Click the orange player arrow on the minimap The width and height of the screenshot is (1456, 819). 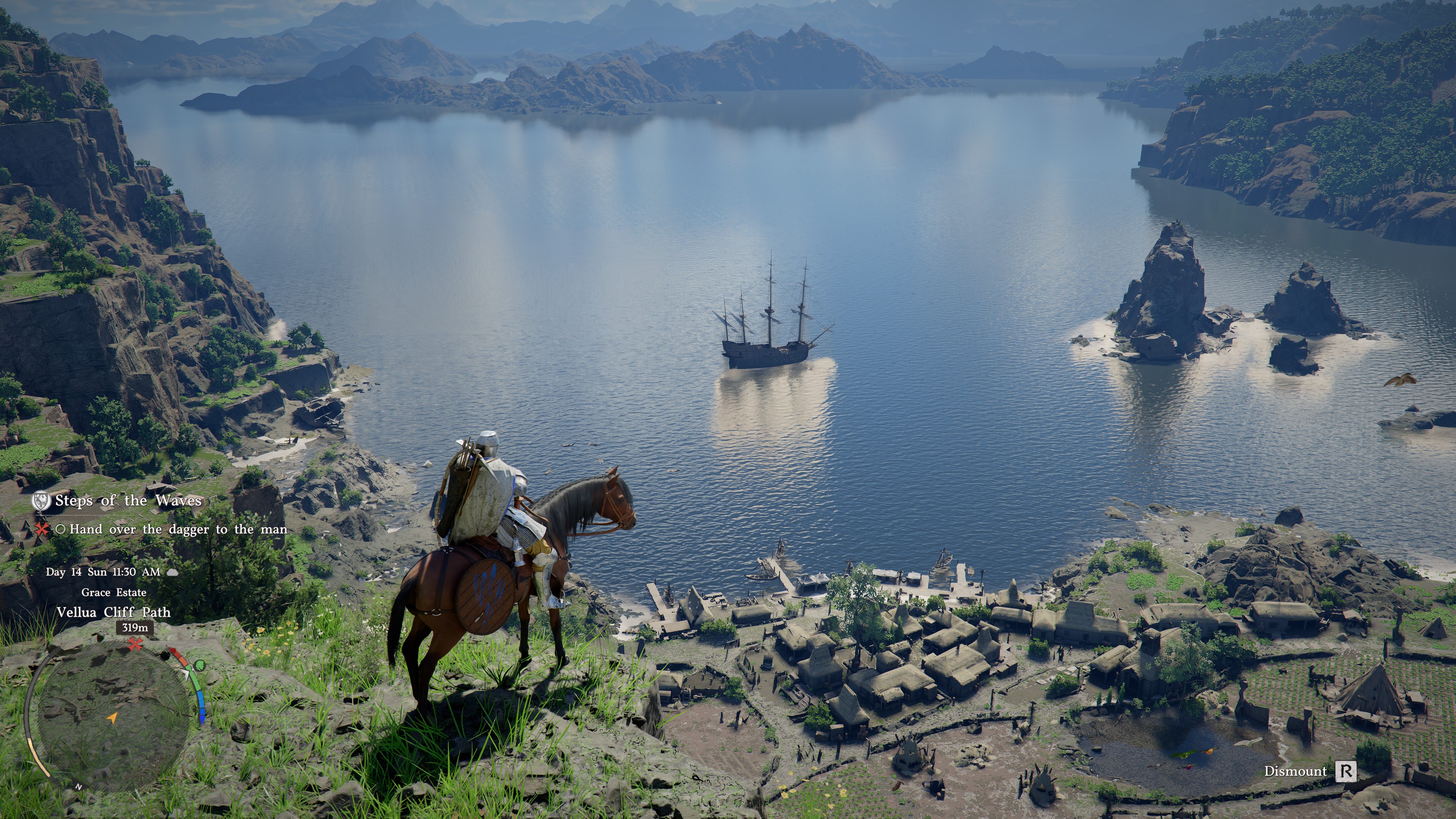tap(113, 718)
